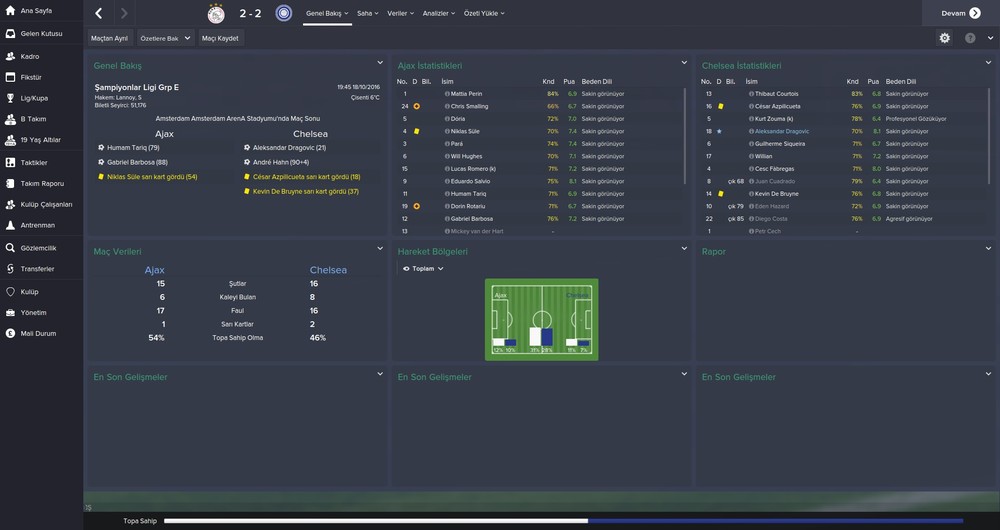The image size is (1000, 530).
Task: Open the Antrenman training page
Action: (x=37, y=225)
